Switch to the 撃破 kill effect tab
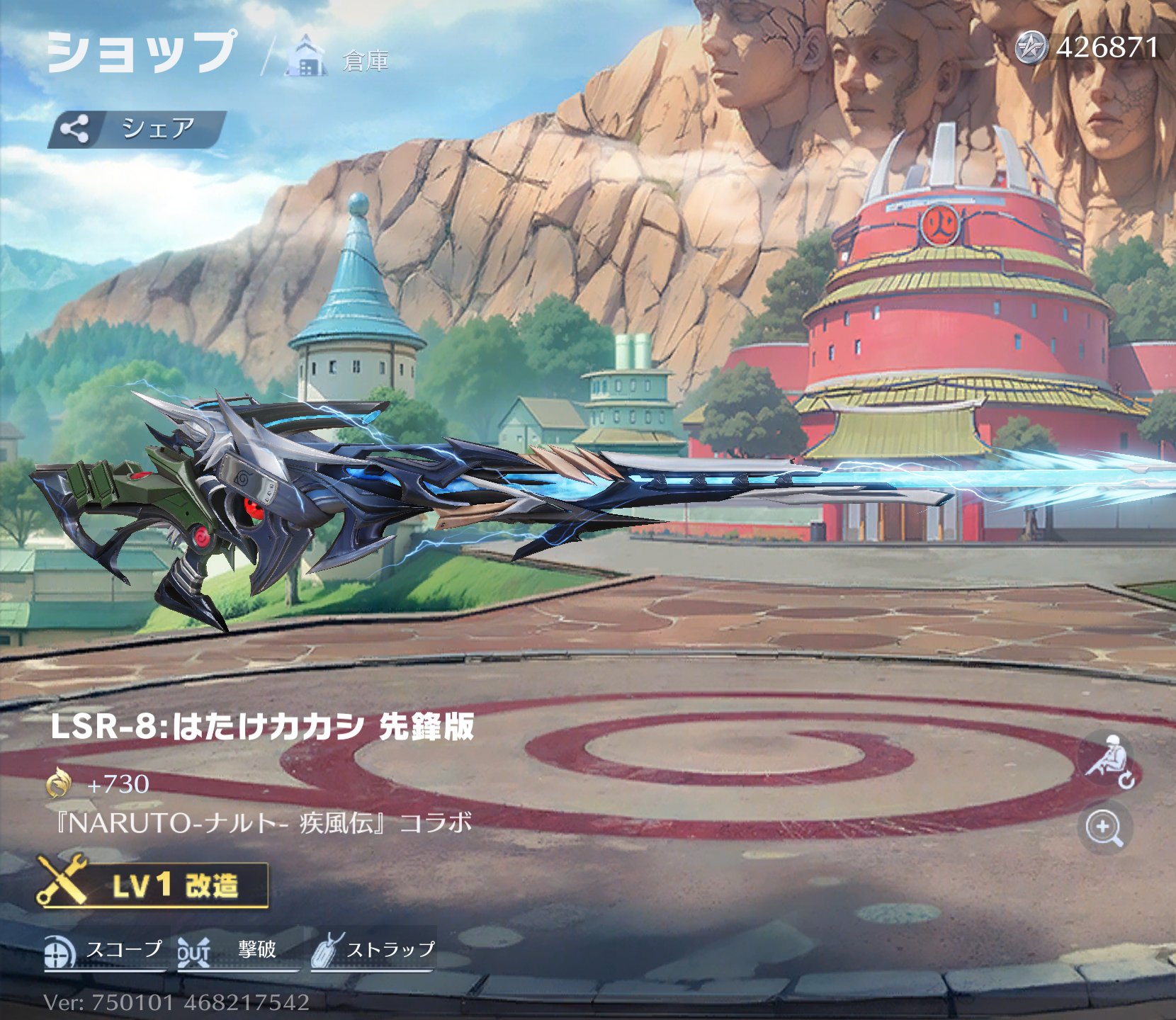 (237, 951)
